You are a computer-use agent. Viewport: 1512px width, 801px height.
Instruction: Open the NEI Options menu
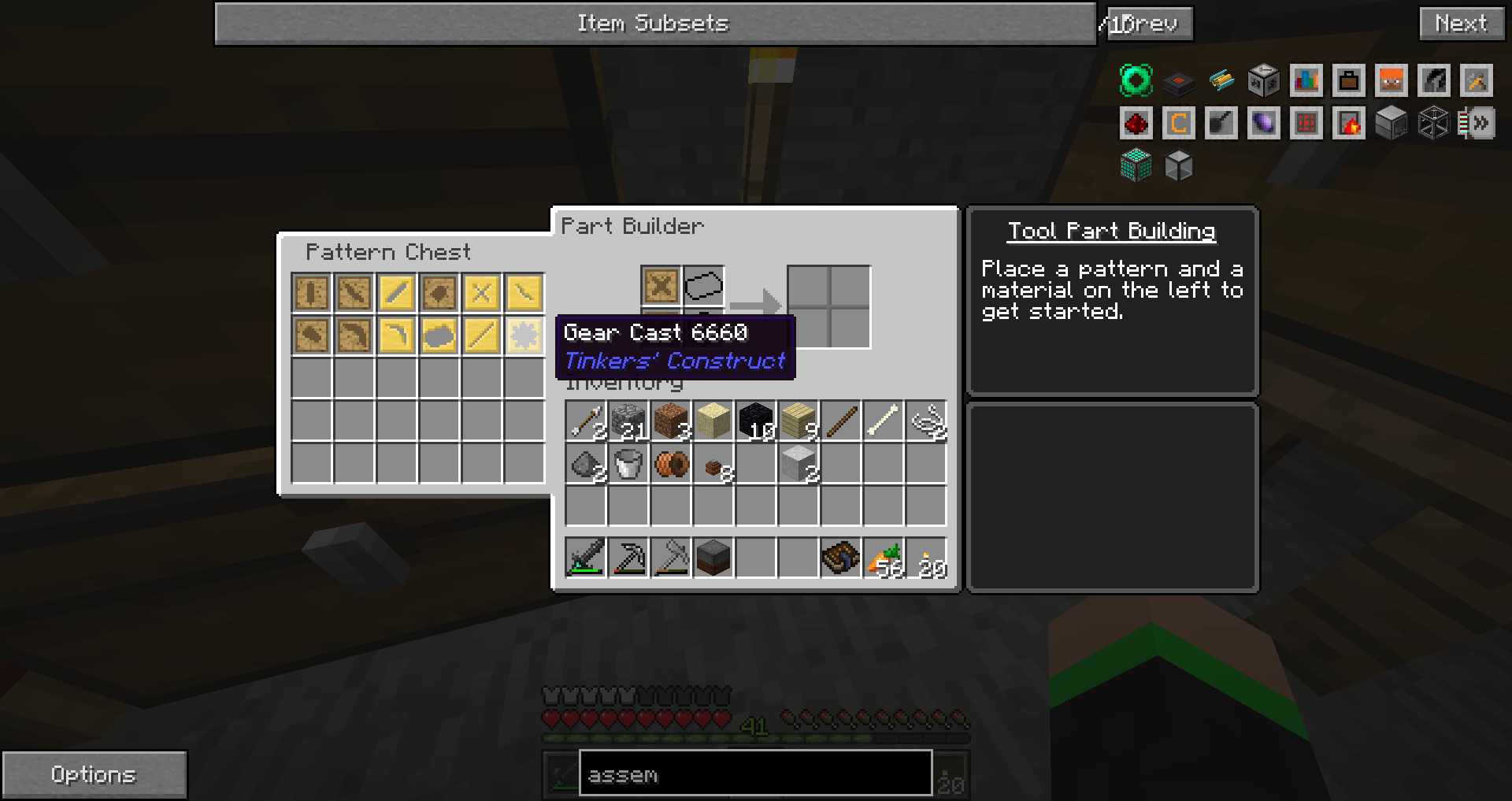click(x=94, y=774)
